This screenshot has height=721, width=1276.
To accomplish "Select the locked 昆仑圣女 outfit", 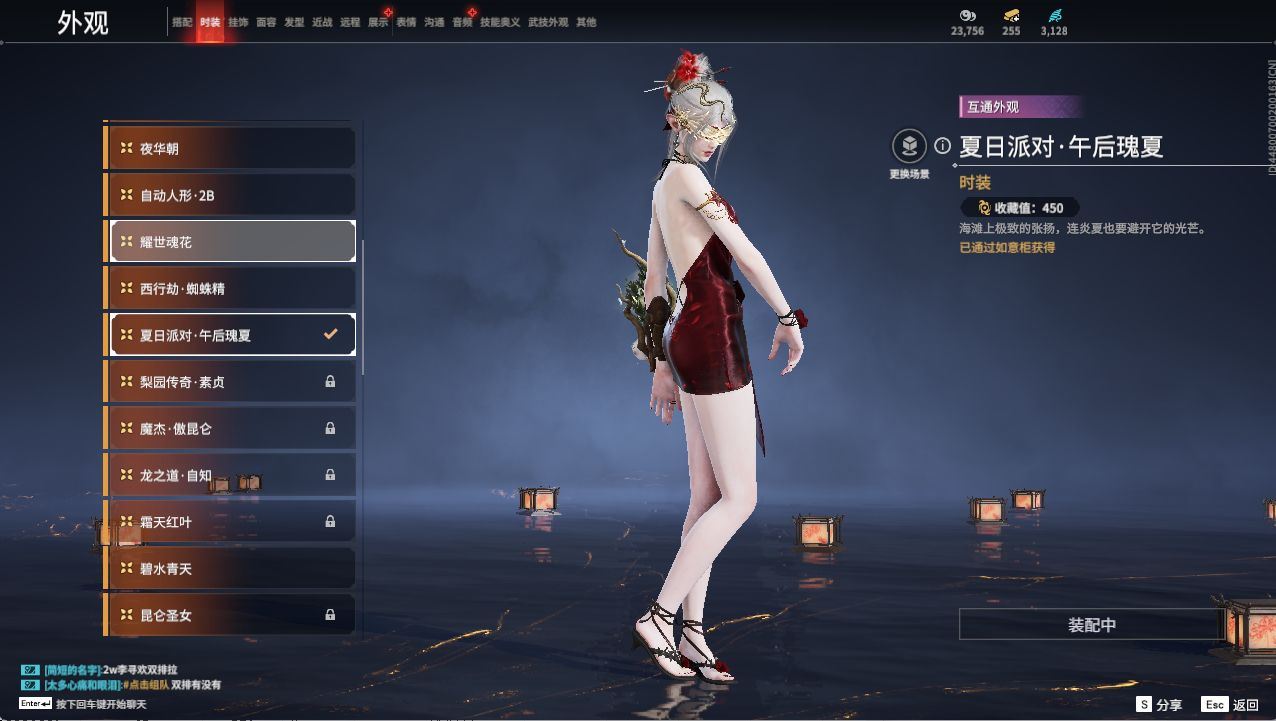I will tap(230, 615).
